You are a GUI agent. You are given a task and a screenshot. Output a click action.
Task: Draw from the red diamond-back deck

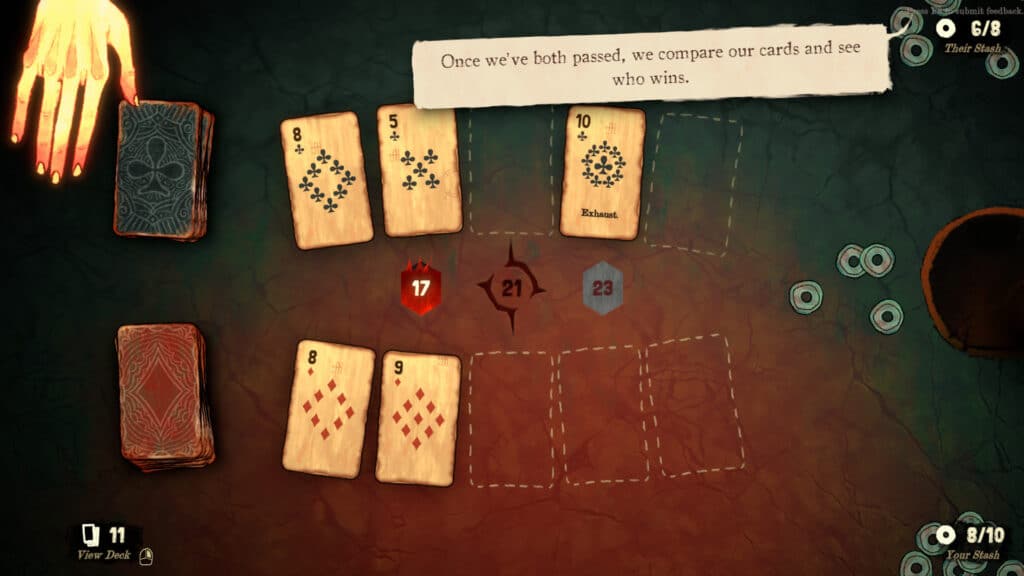tap(166, 395)
